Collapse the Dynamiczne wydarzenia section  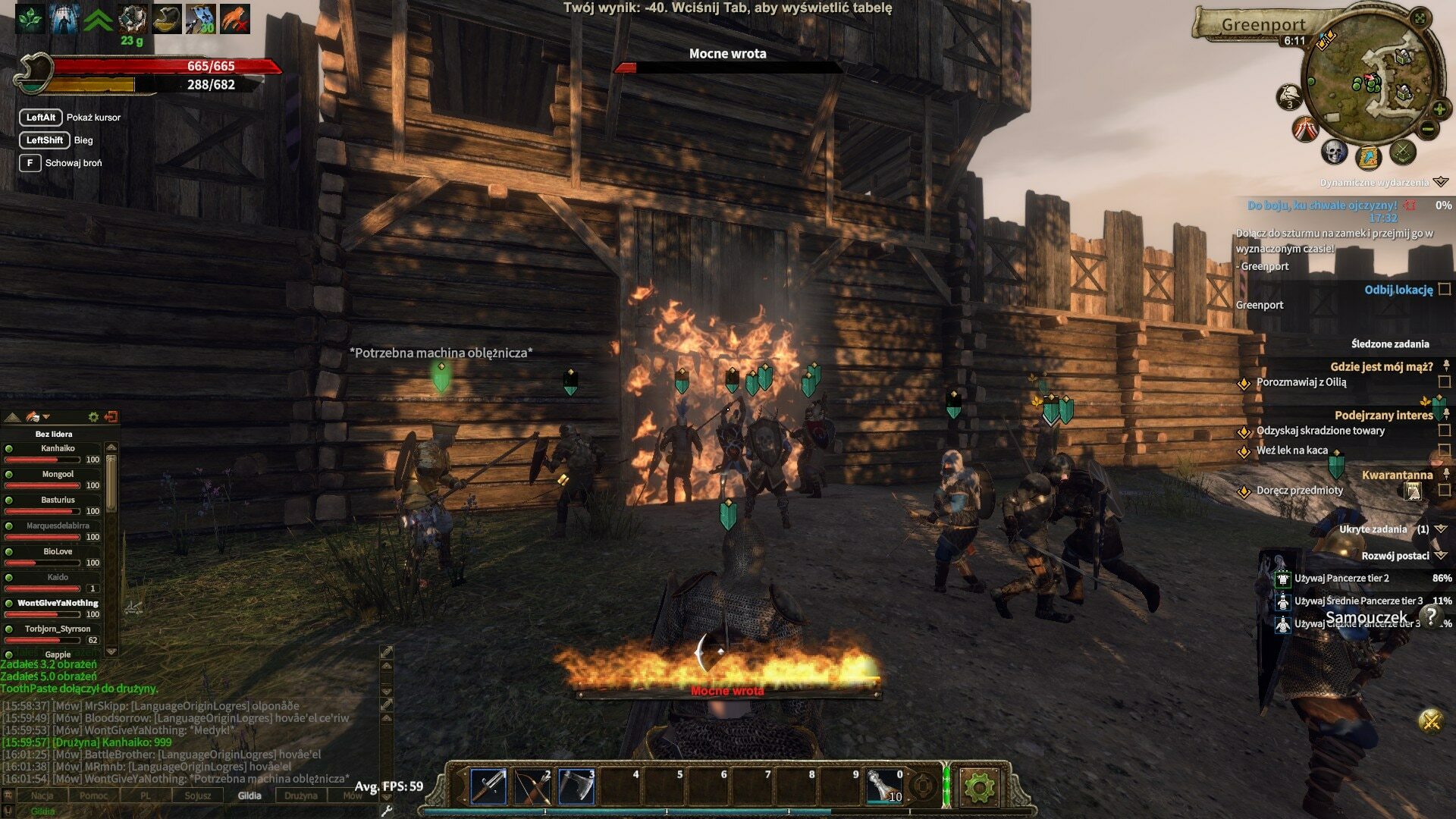pos(1441,182)
